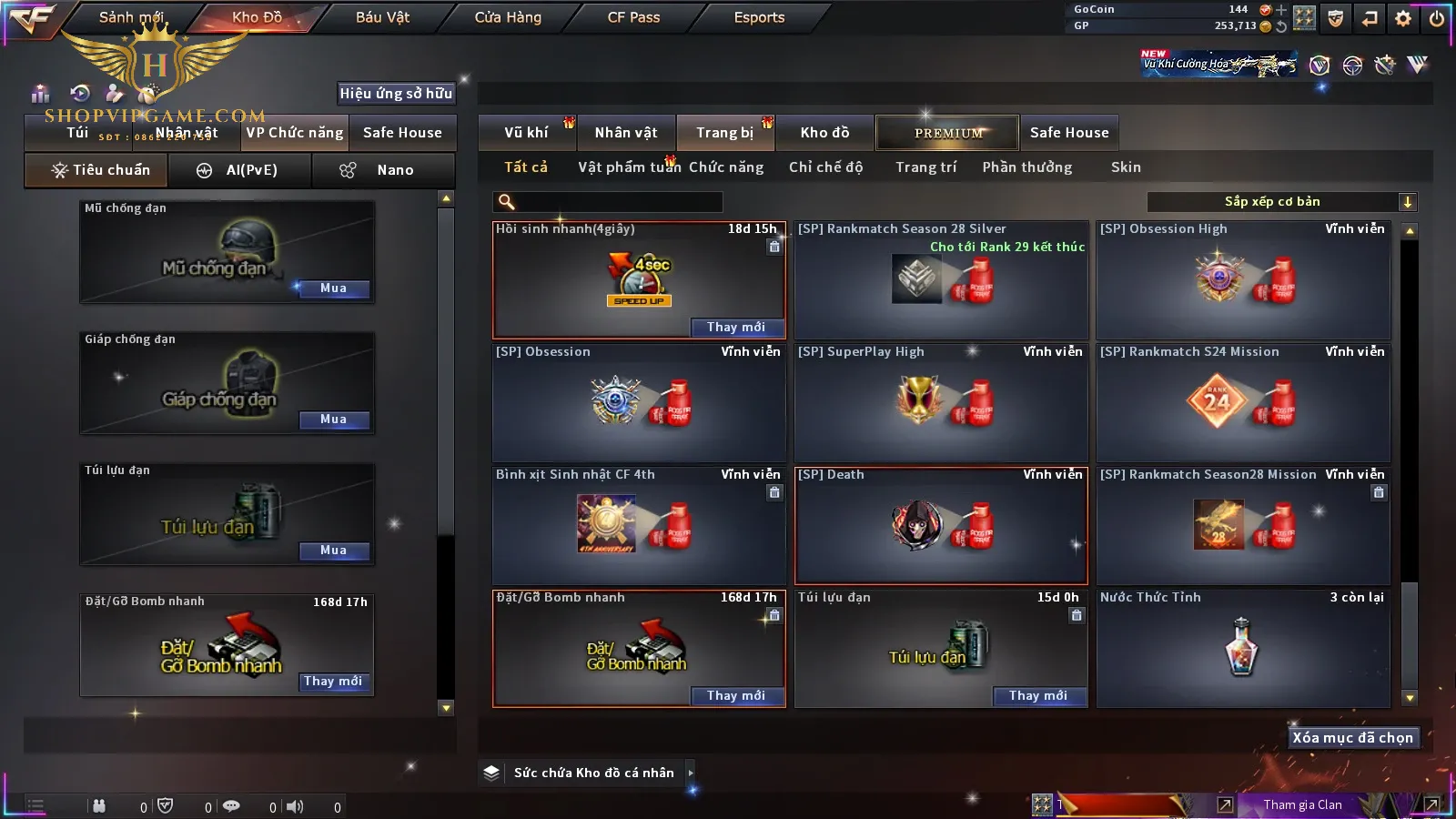Open the Cửa Hàng shop menu

[508, 17]
